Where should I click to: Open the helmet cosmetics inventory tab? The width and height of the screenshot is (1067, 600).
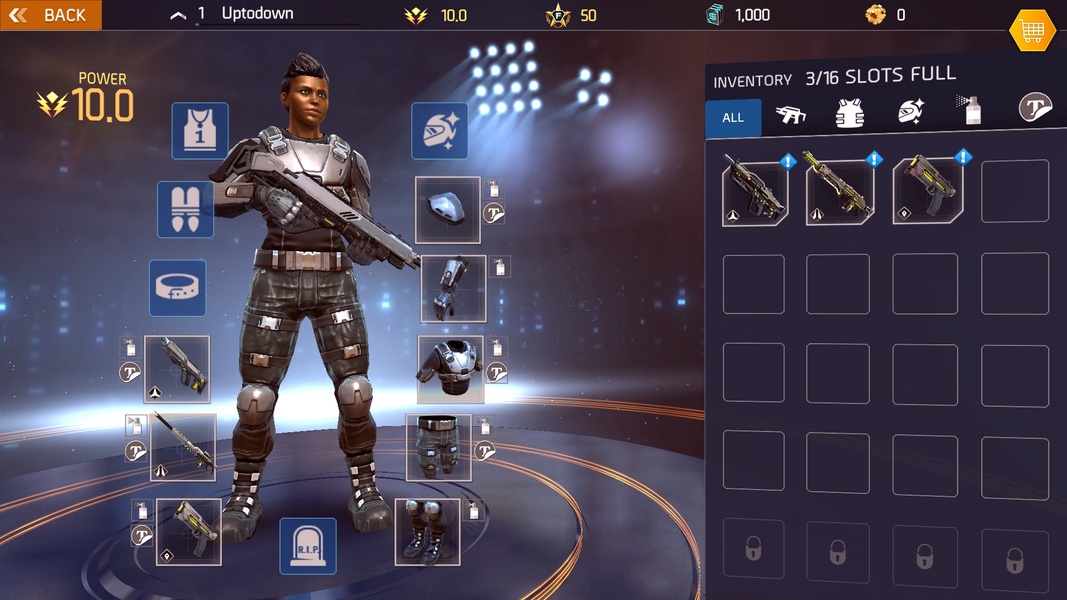tap(910, 114)
